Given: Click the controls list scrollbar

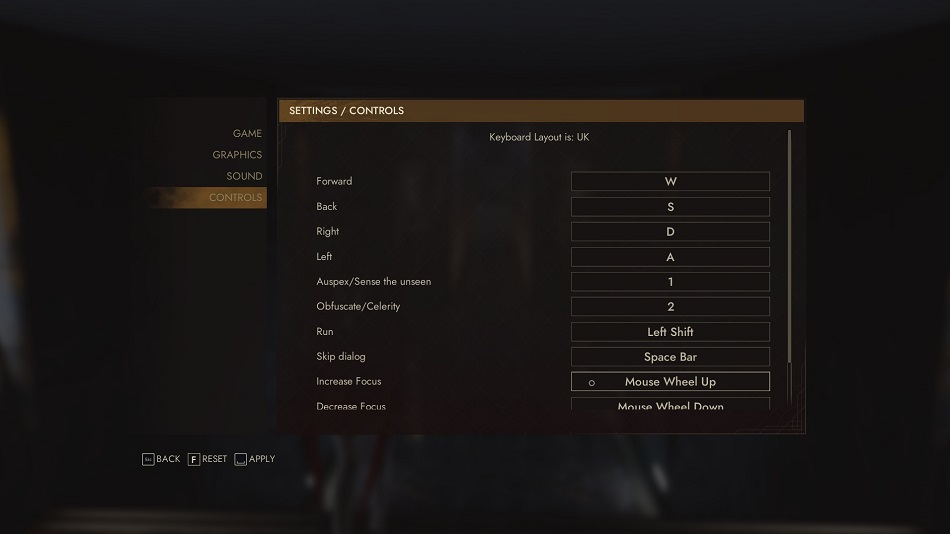Looking at the screenshot, I should pos(789,250).
